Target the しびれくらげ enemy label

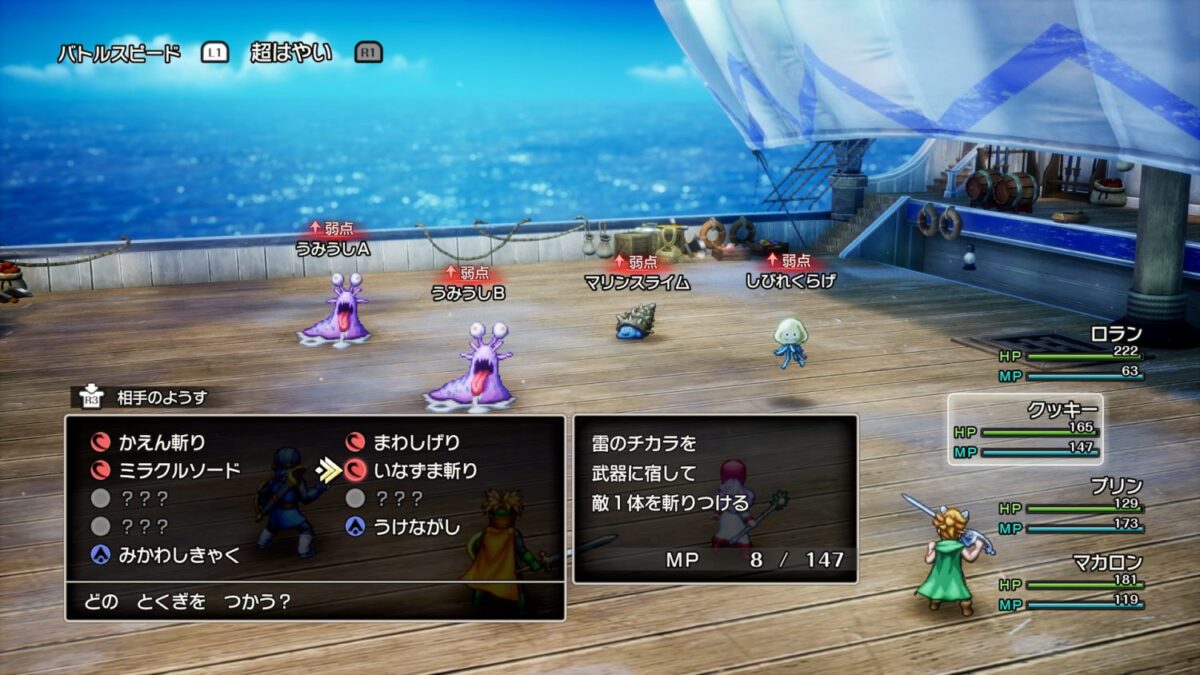pos(790,281)
